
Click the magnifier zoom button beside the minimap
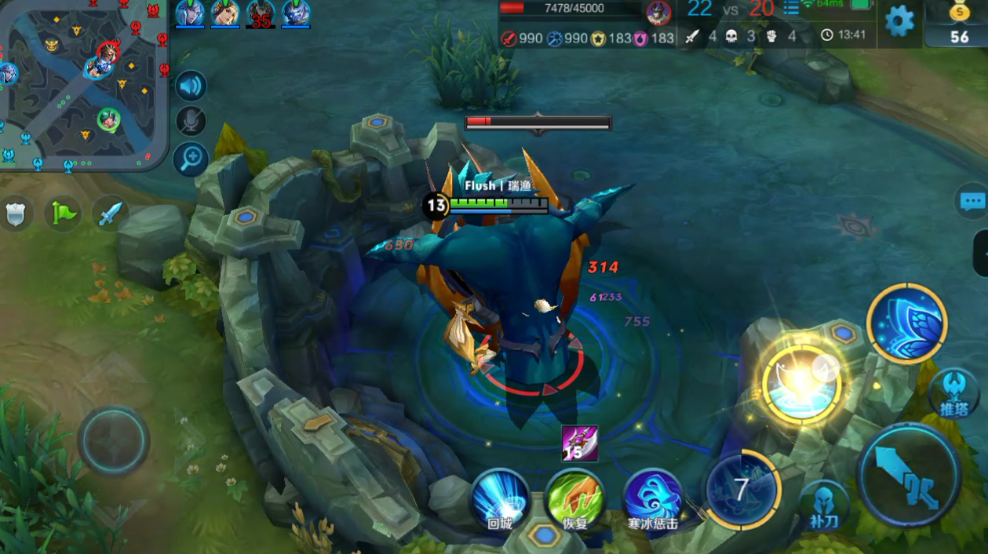(190, 156)
